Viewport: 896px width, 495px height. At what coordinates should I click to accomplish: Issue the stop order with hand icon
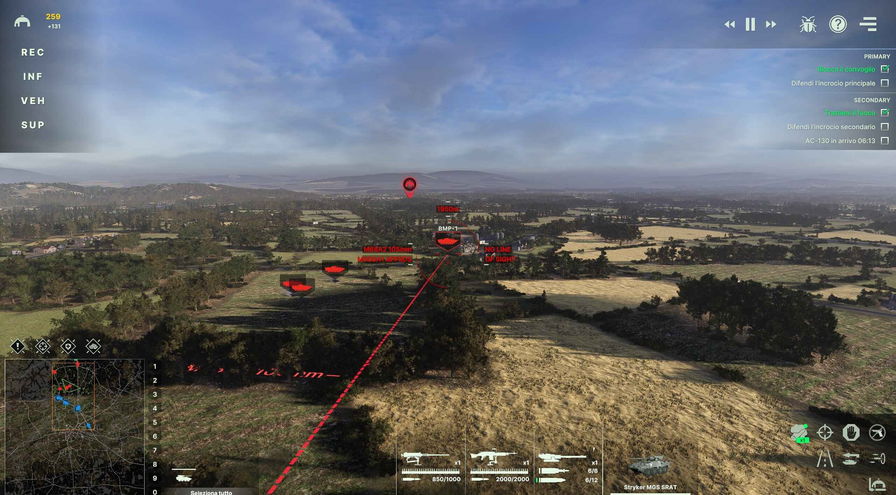pyautogui.click(x=851, y=432)
